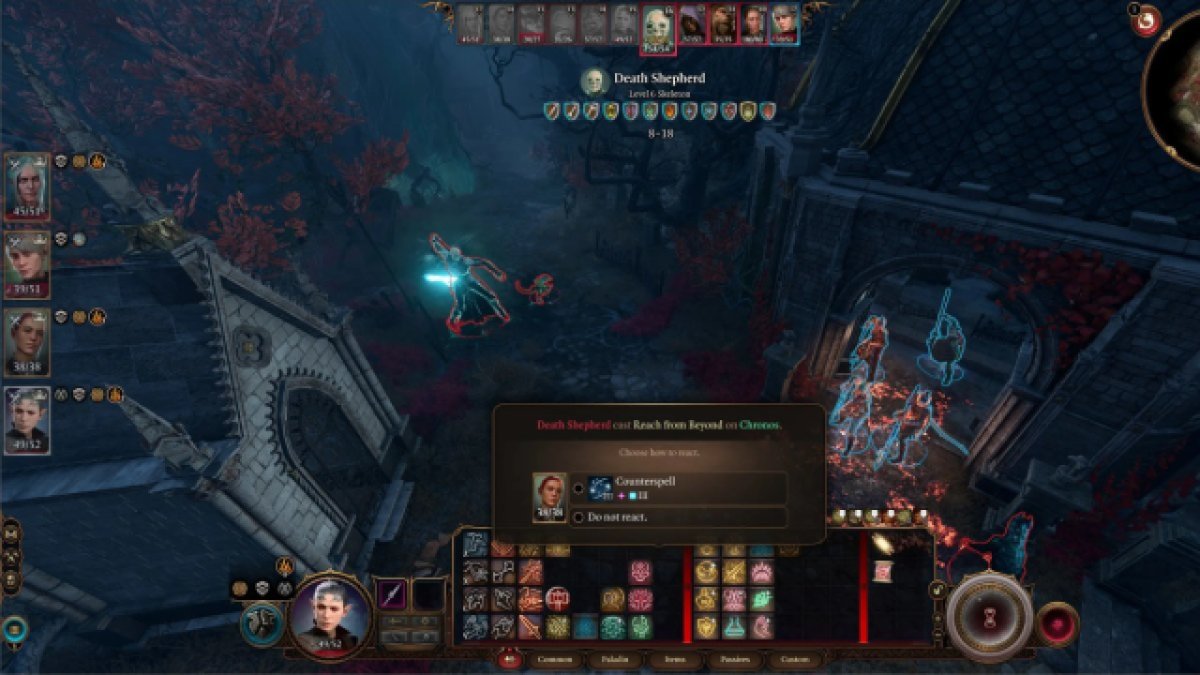1200x675 pixels.
Task: Select the equipped purple melee weapon slot
Action: [x=391, y=594]
